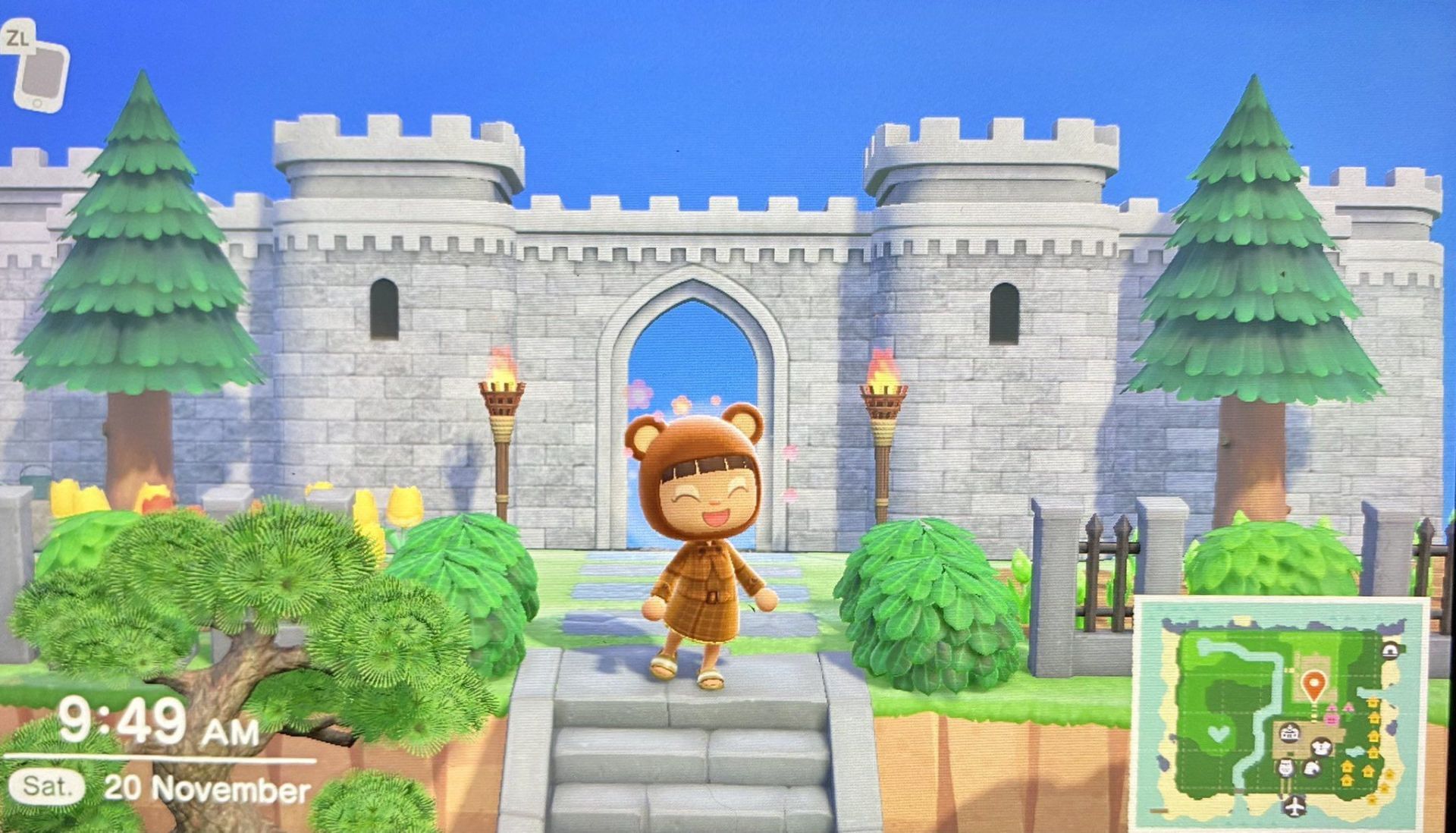Select the pink shop marker on the minimap
This screenshot has height=833, width=1456.
1332,719
